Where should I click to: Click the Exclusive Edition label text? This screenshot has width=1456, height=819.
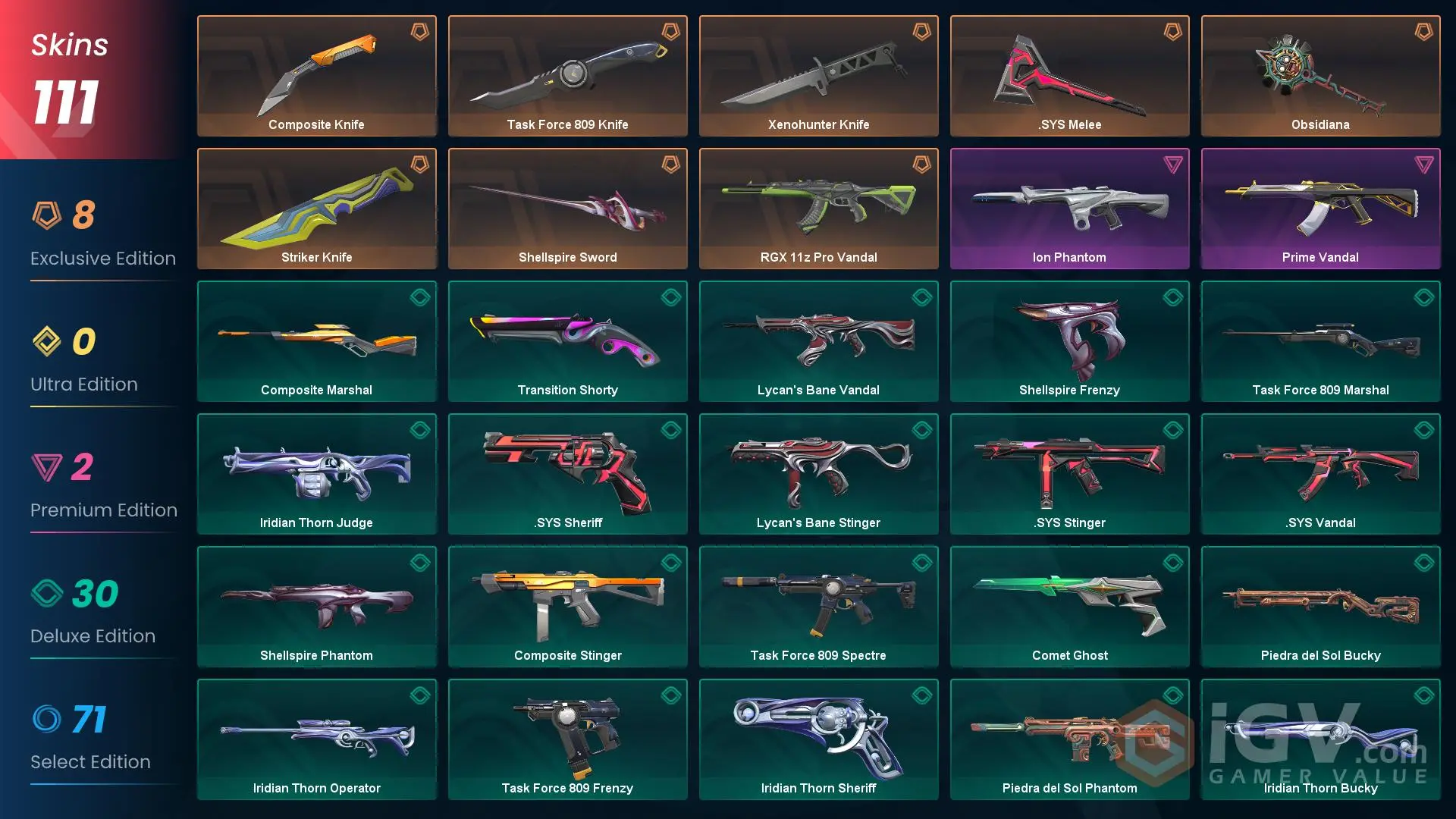(x=102, y=258)
